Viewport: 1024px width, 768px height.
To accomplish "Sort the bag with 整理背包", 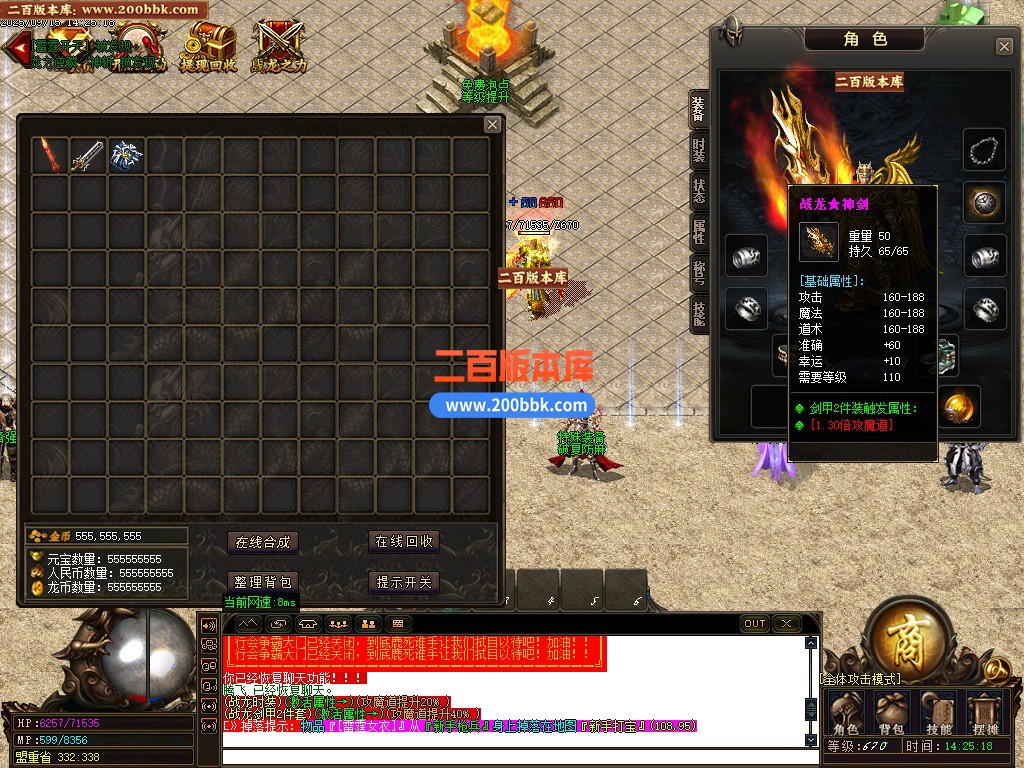I will click(x=262, y=582).
